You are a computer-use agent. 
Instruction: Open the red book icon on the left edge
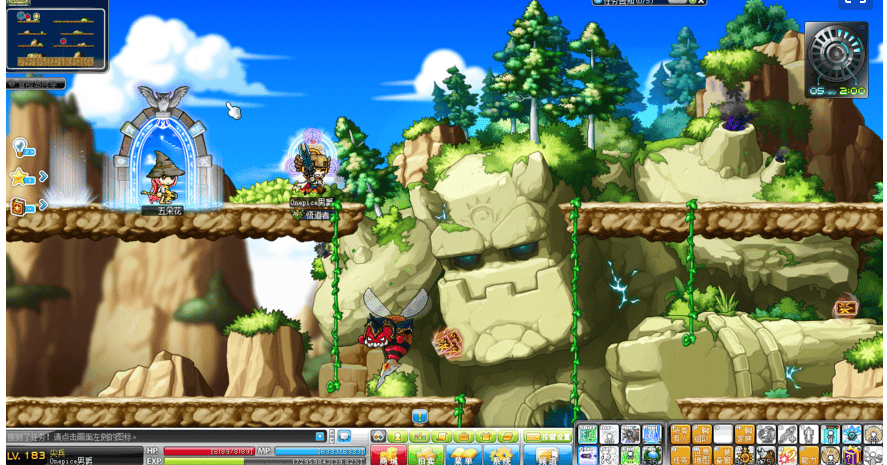point(19,206)
